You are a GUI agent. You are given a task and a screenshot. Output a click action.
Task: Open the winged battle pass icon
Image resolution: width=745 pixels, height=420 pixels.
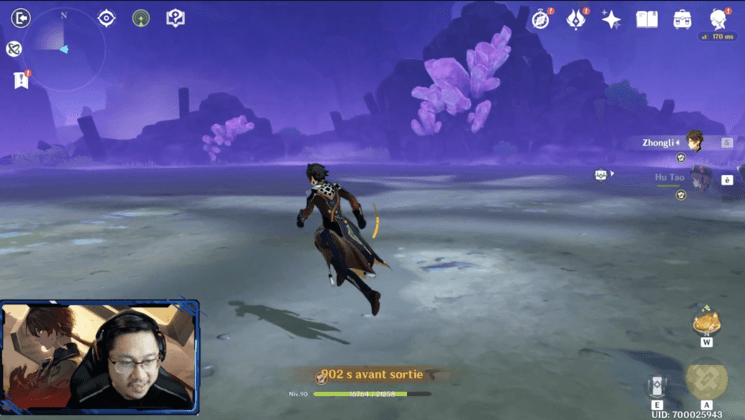pyautogui.click(x=577, y=19)
